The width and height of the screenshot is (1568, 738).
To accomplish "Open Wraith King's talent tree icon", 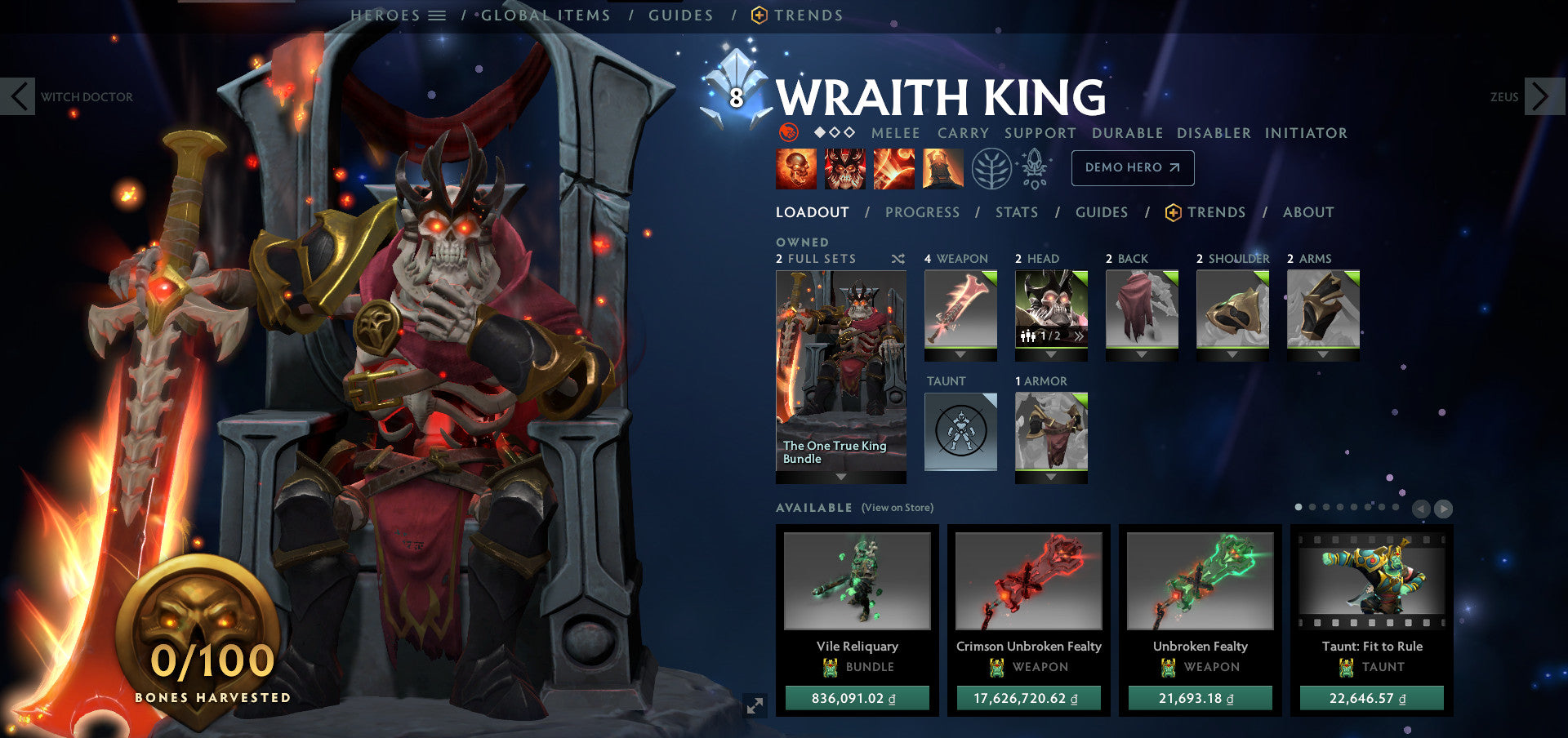I will point(991,167).
